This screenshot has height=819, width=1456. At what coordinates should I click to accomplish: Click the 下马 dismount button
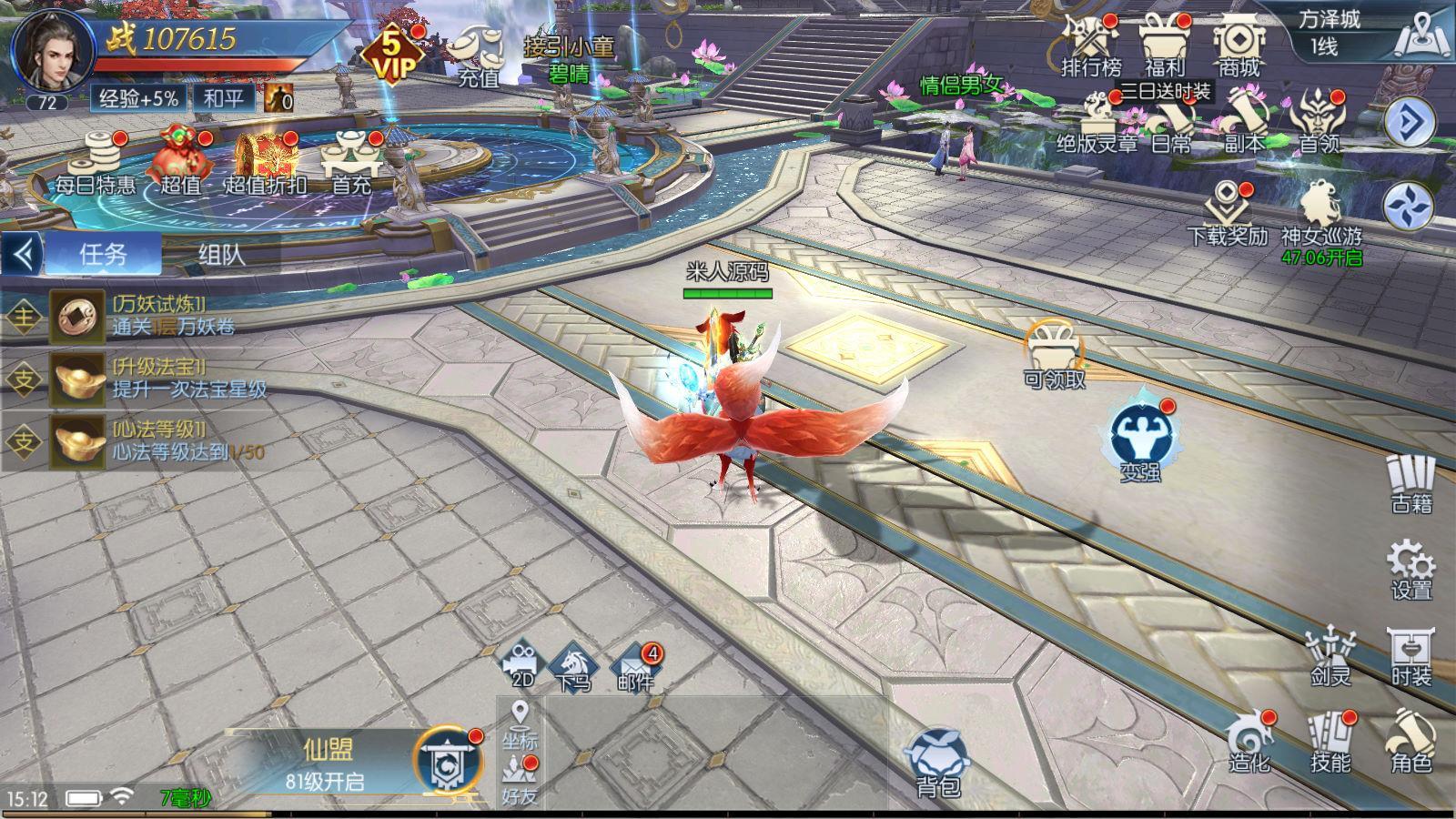[573, 666]
